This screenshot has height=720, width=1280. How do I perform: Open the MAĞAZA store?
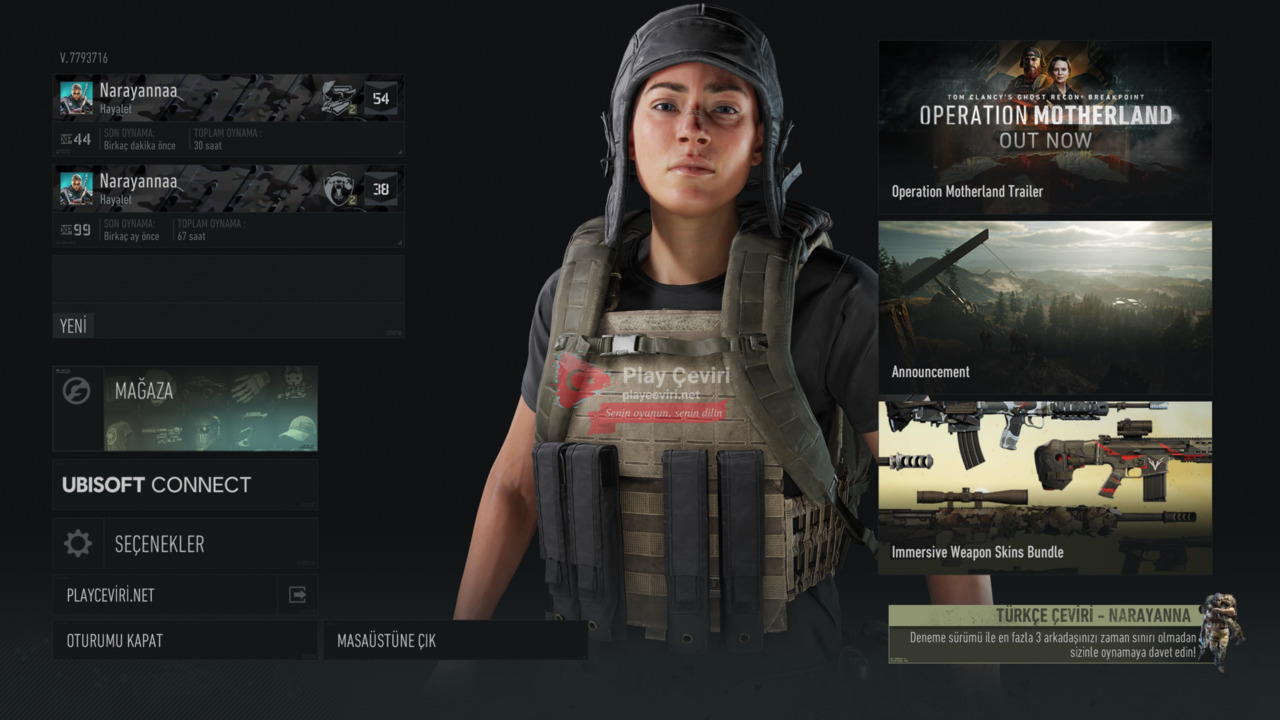coord(185,408)
